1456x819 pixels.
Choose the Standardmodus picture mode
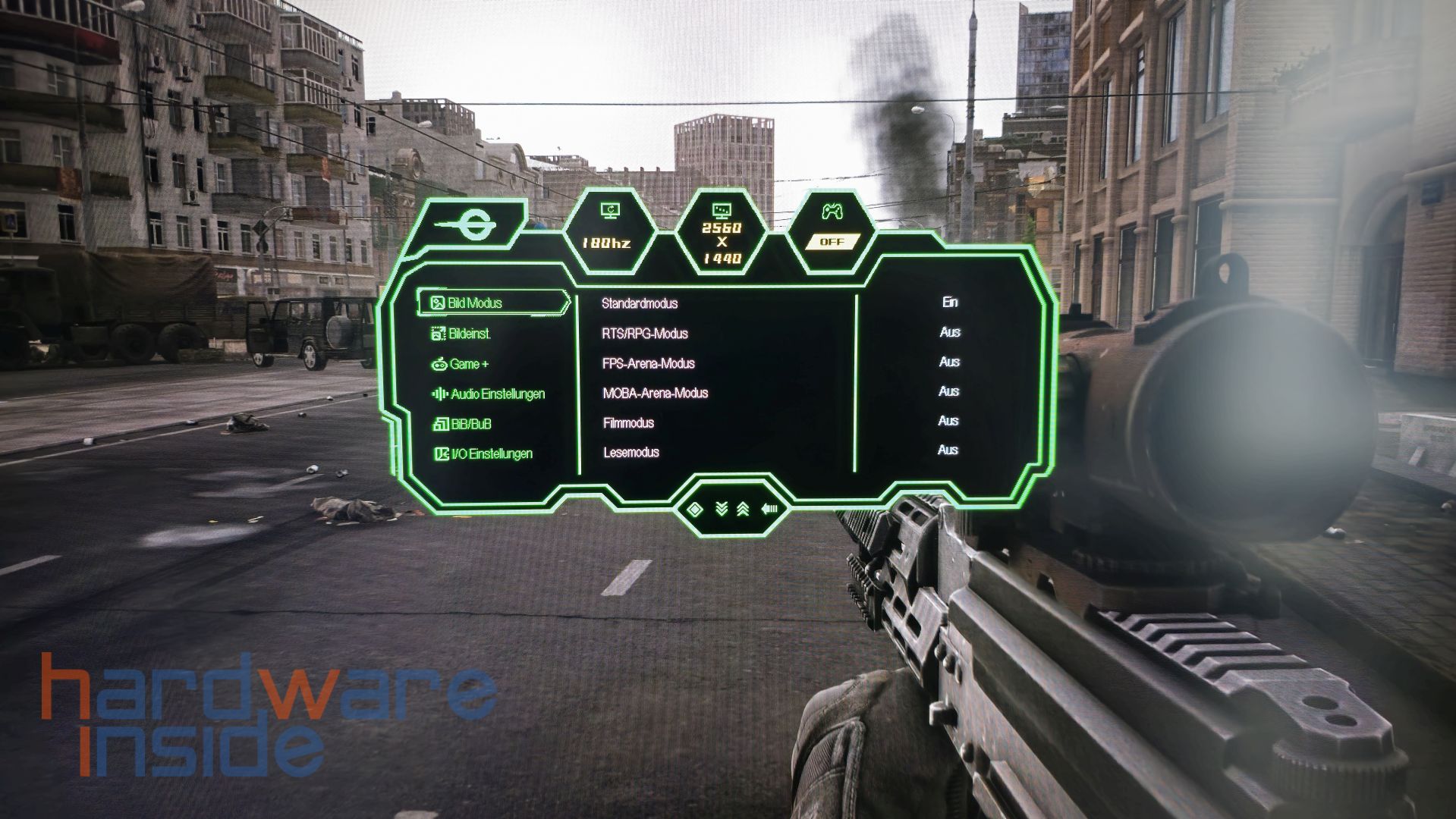tap(640, 303)
